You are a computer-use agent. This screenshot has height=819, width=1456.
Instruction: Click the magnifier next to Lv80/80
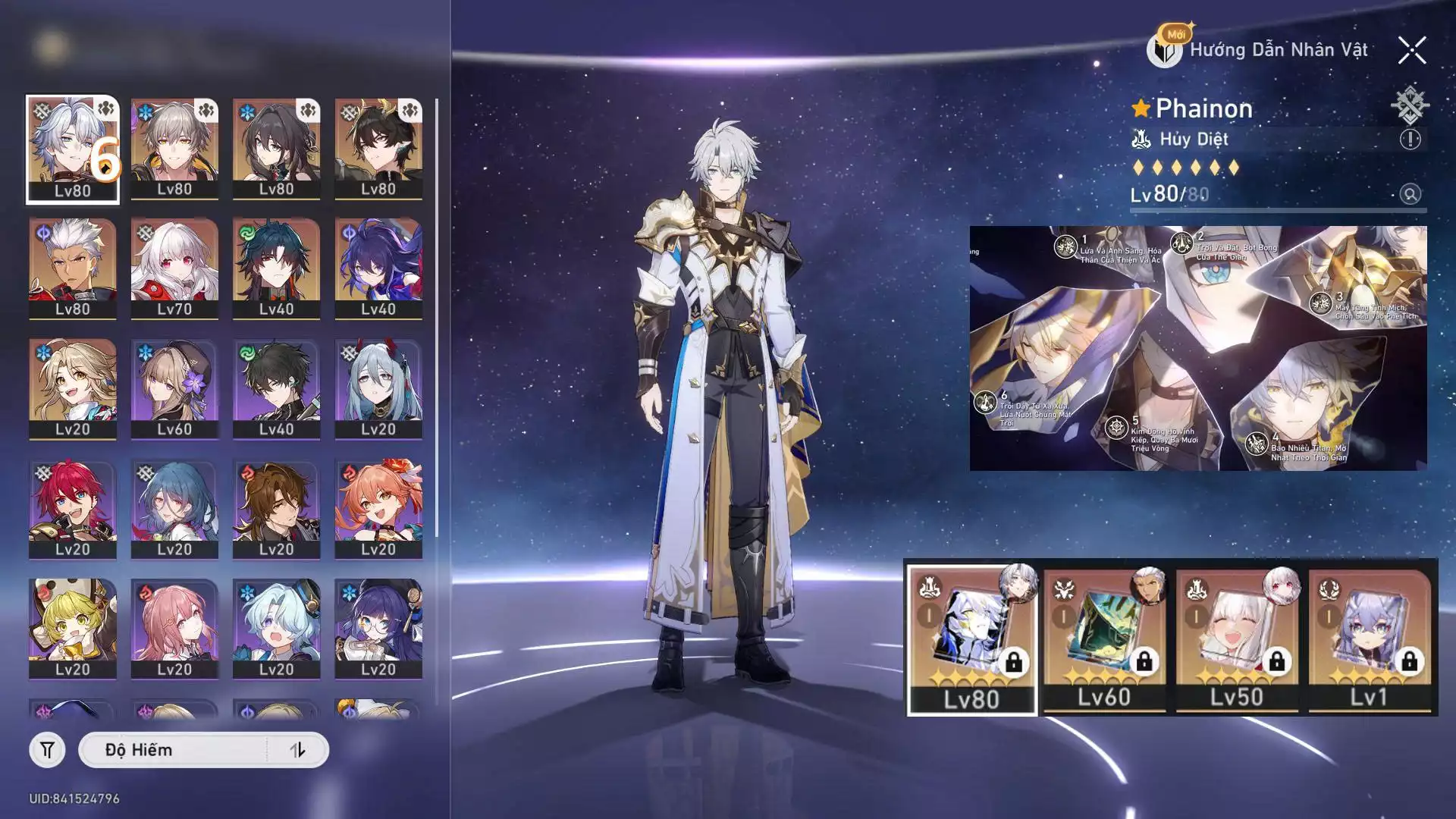(x=1410, y=194)
